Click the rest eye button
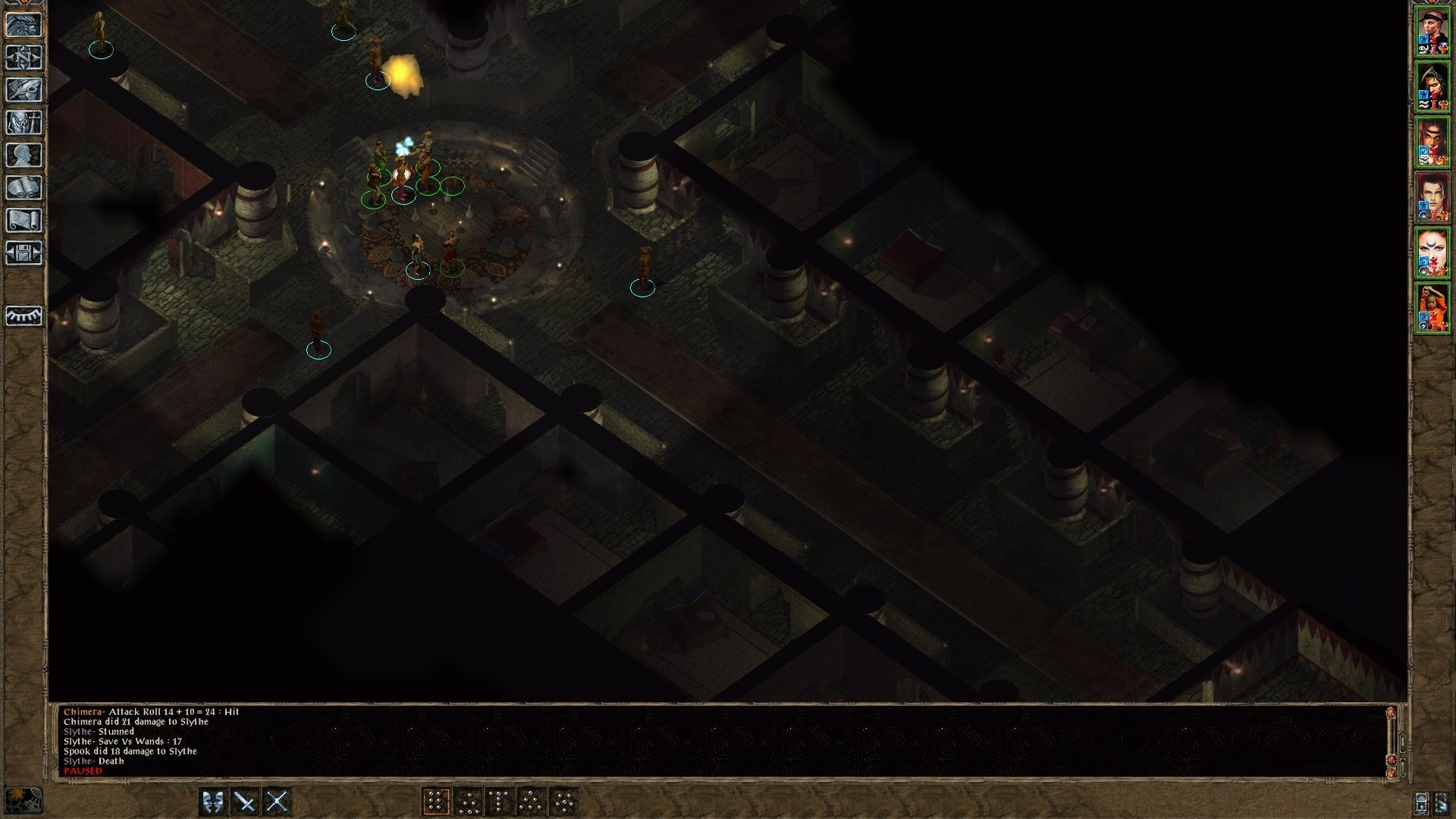 tap(24, 315)
